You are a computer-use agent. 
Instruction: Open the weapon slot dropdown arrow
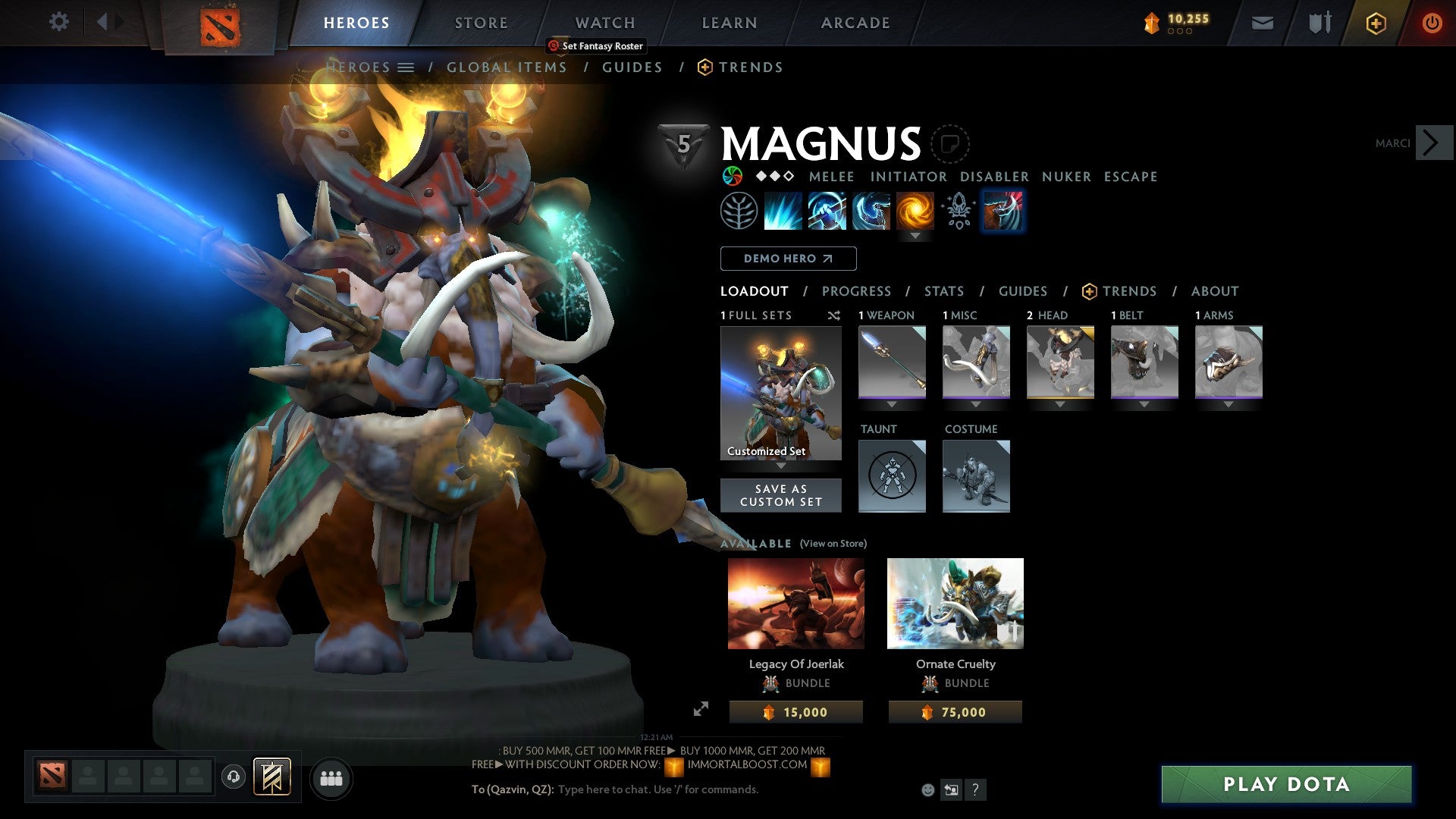pyautogui.click(x=892, y=403)
